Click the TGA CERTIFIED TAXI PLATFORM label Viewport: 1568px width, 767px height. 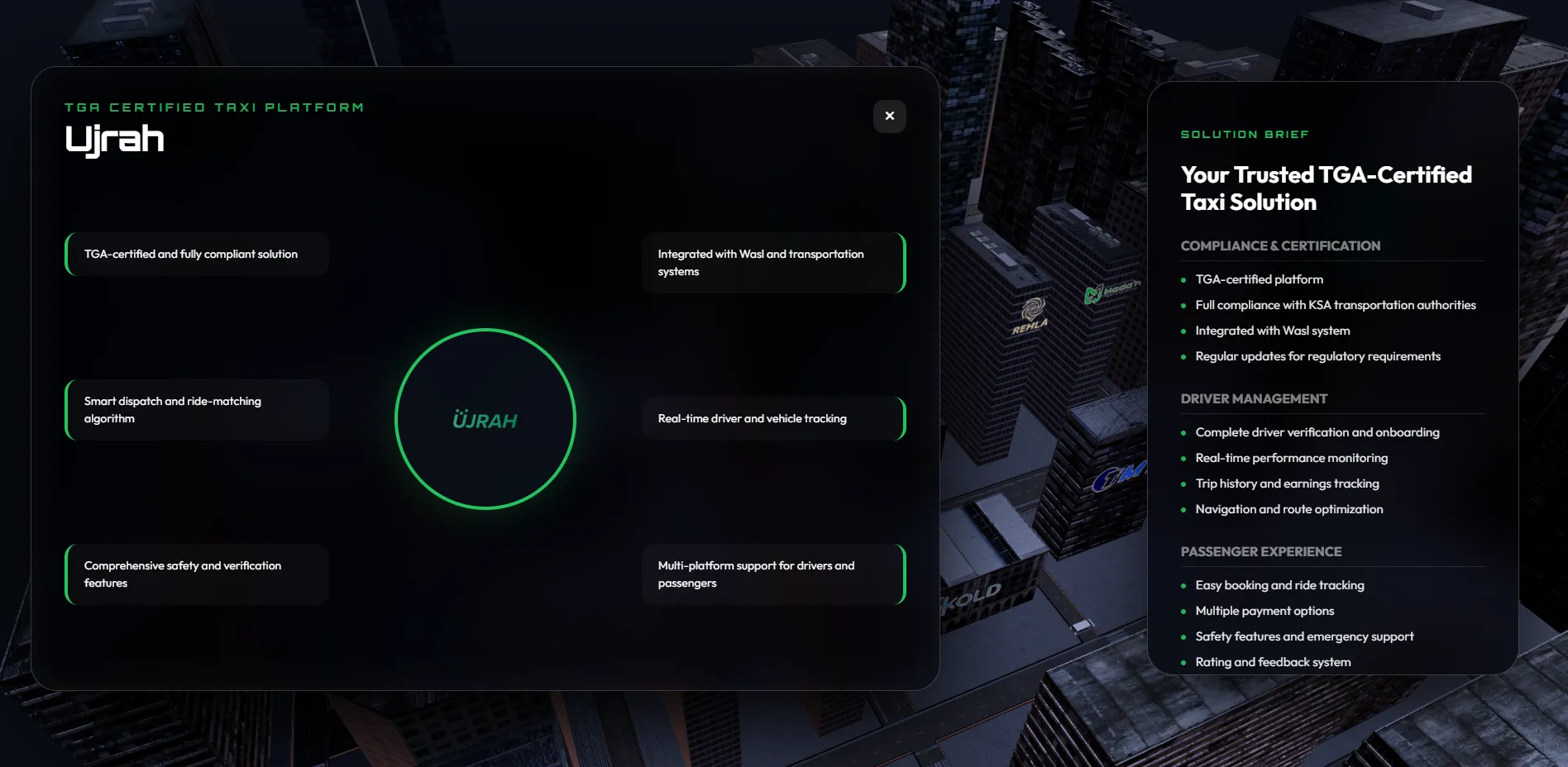214,106
